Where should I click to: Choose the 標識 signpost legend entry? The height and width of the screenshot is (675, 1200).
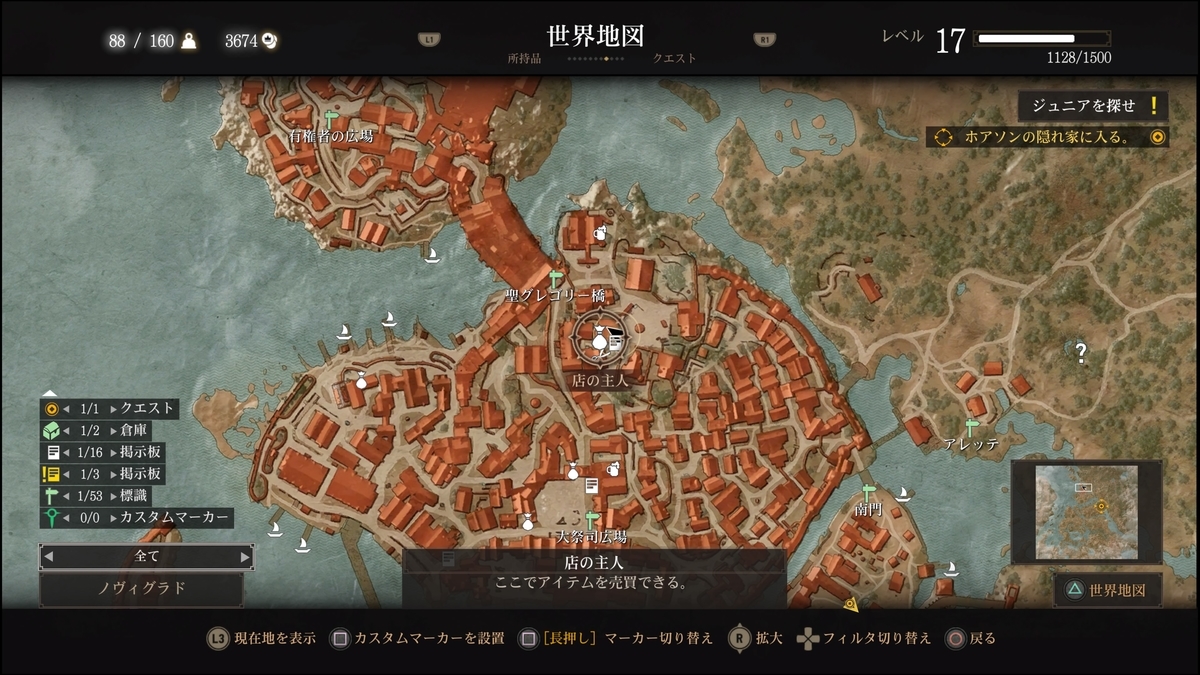click(x=96, y=496)
